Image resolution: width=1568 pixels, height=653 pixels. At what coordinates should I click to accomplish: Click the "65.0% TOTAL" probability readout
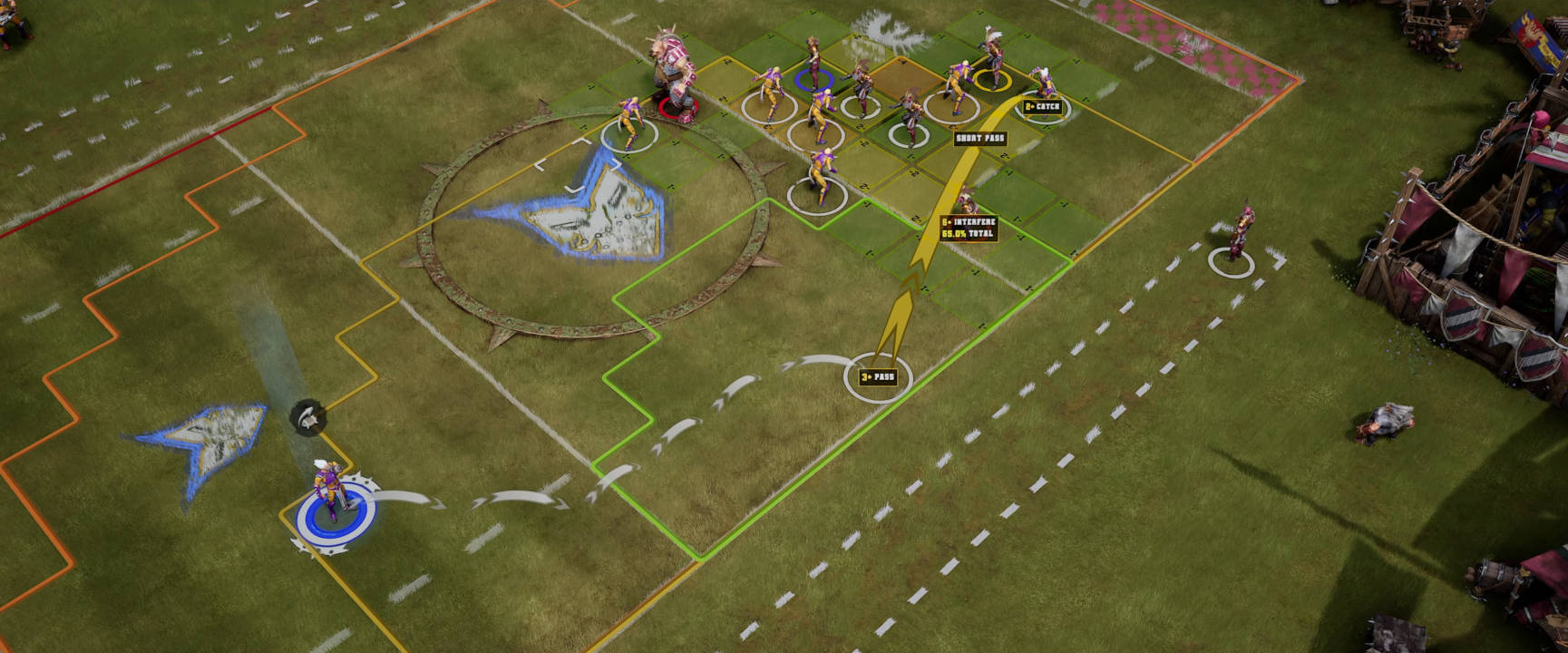(x=966, y=233)
